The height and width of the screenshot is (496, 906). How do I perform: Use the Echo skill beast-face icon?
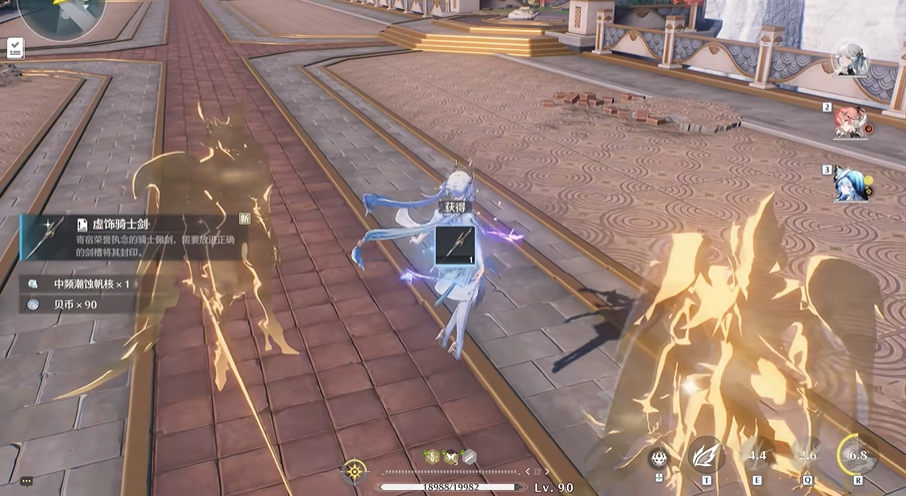[658, 458]
